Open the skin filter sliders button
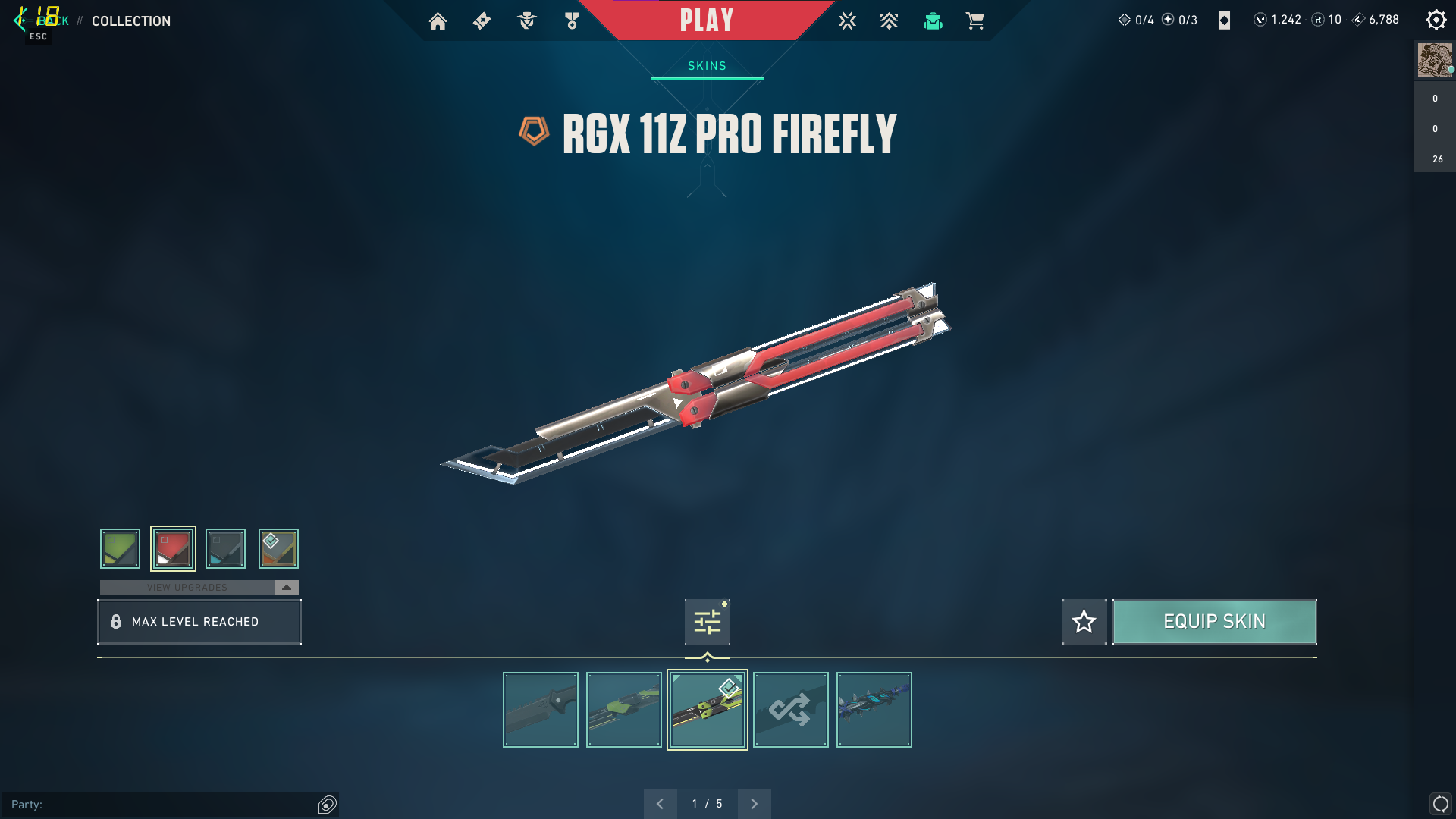 pos(707,622)
